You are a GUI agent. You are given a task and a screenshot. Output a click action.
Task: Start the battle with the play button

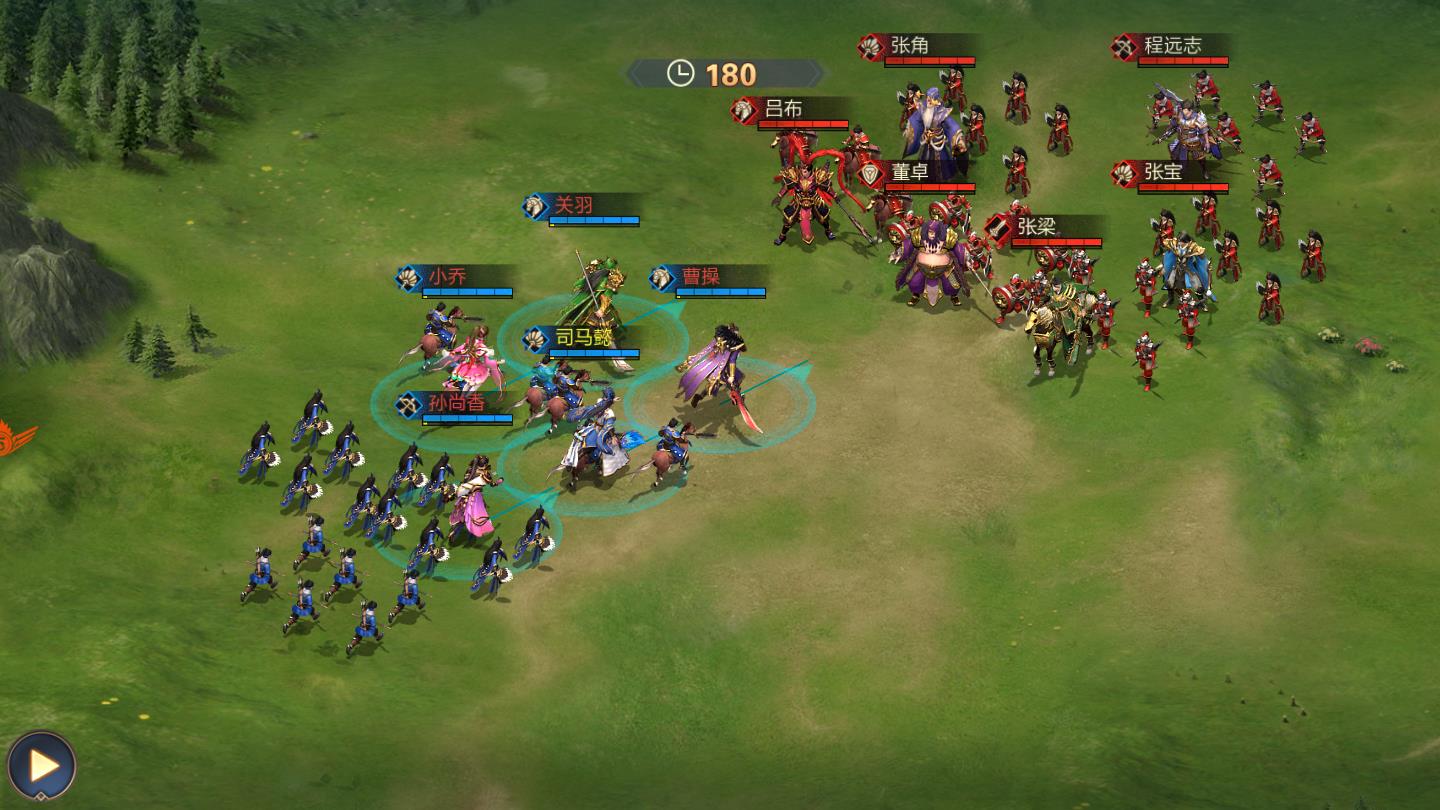[42, 765]
